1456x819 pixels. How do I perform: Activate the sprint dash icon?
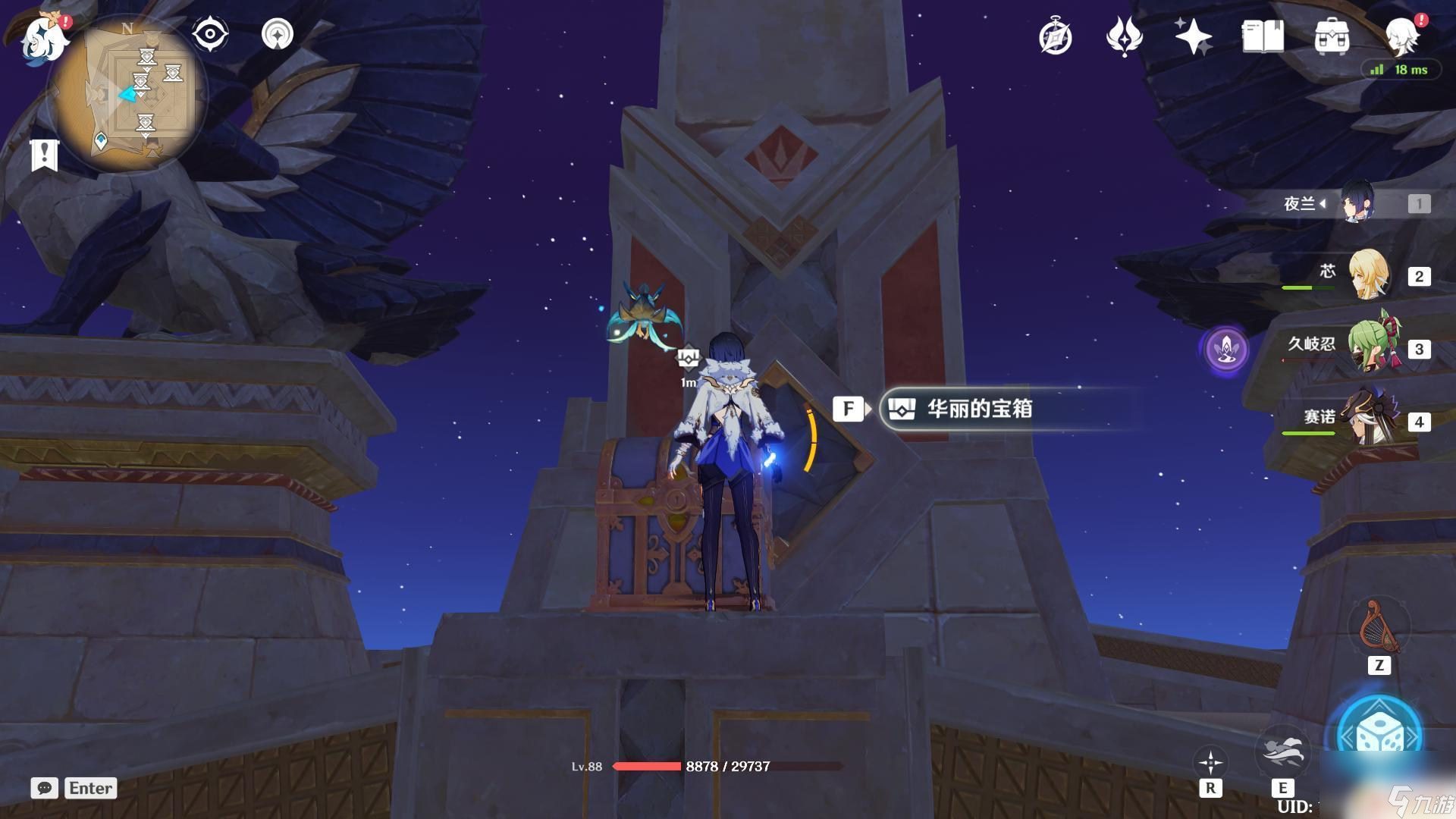[x=1282, y=751]
